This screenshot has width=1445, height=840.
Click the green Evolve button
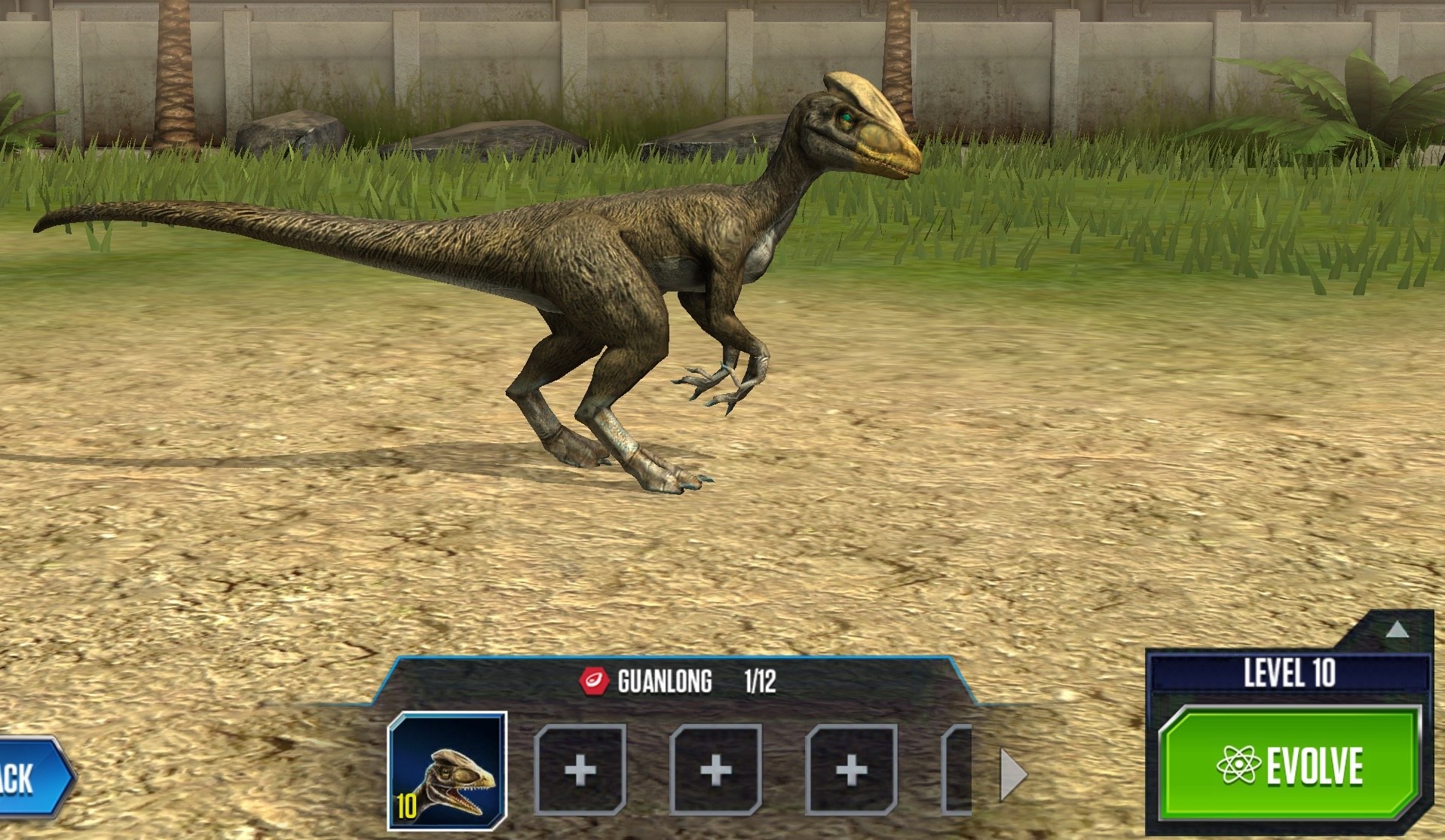[1290, 765]
